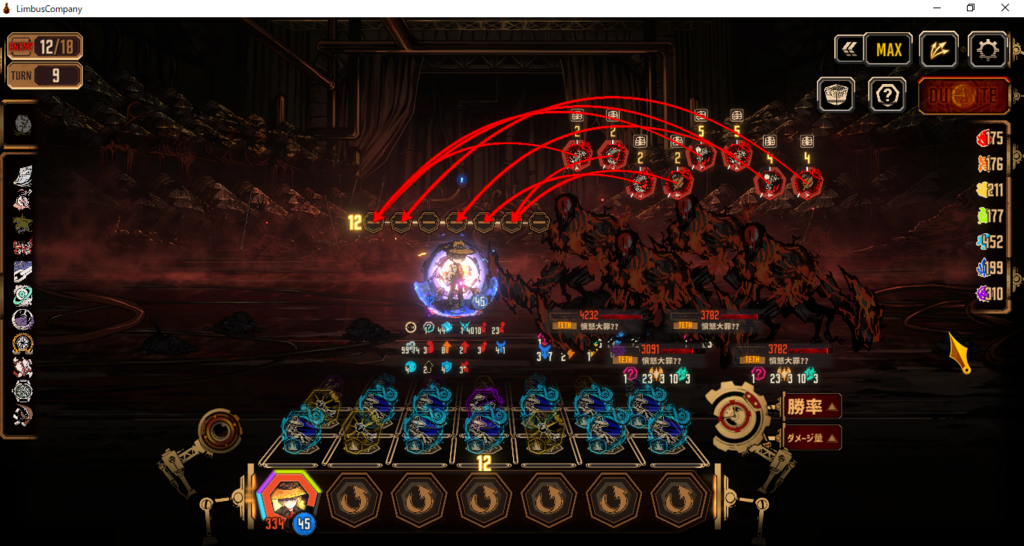Image resolution: width=1024 pixels, height=546 pixels.
Task: Click the brain icon on left panel
Action: [x=24, y=125]
